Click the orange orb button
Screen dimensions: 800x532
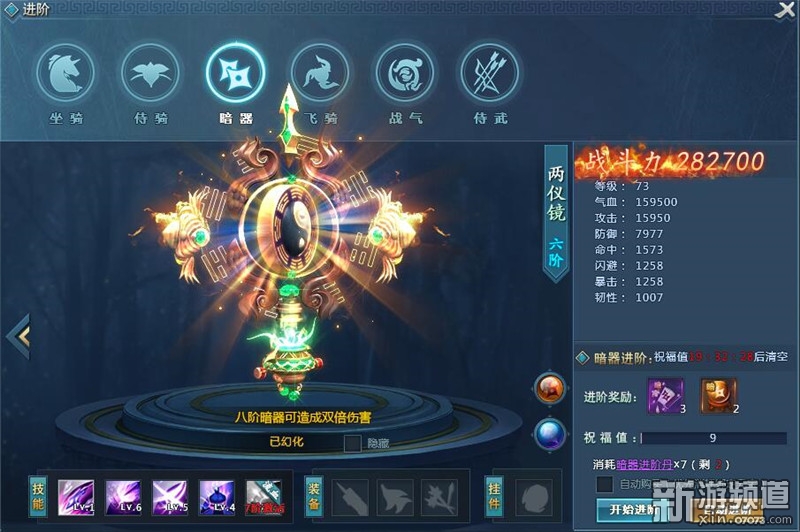pyautogui.click(x=549, y=388)
